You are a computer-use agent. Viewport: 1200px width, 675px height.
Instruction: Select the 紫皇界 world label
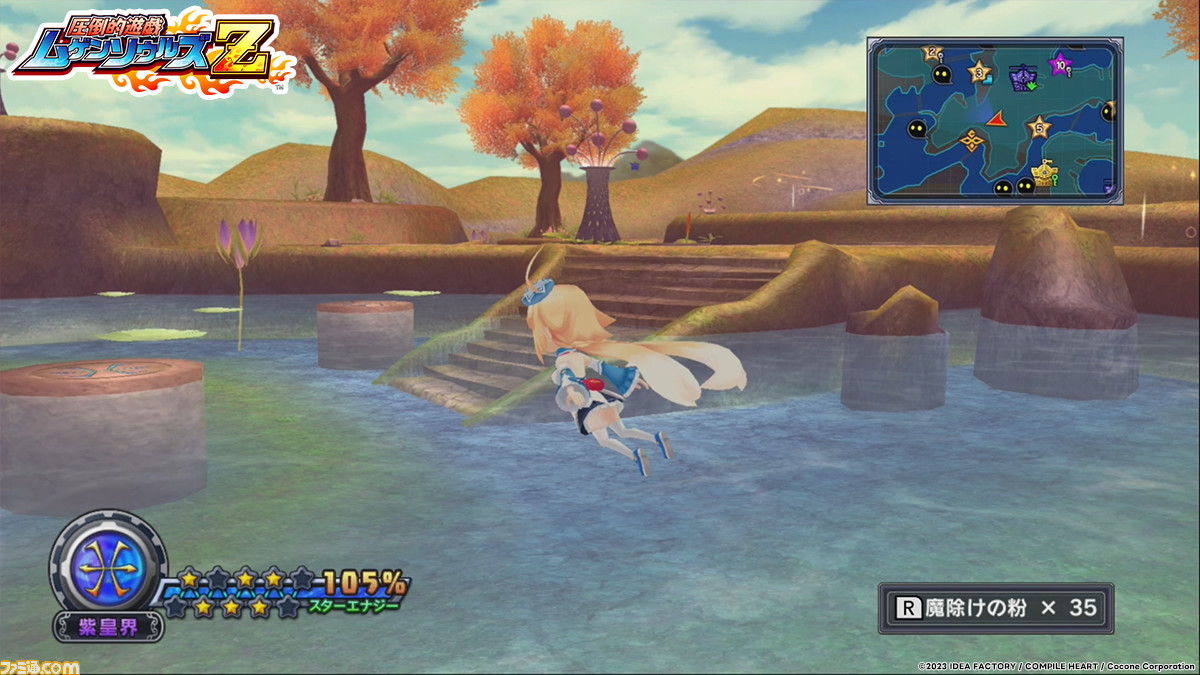(108, 627)
